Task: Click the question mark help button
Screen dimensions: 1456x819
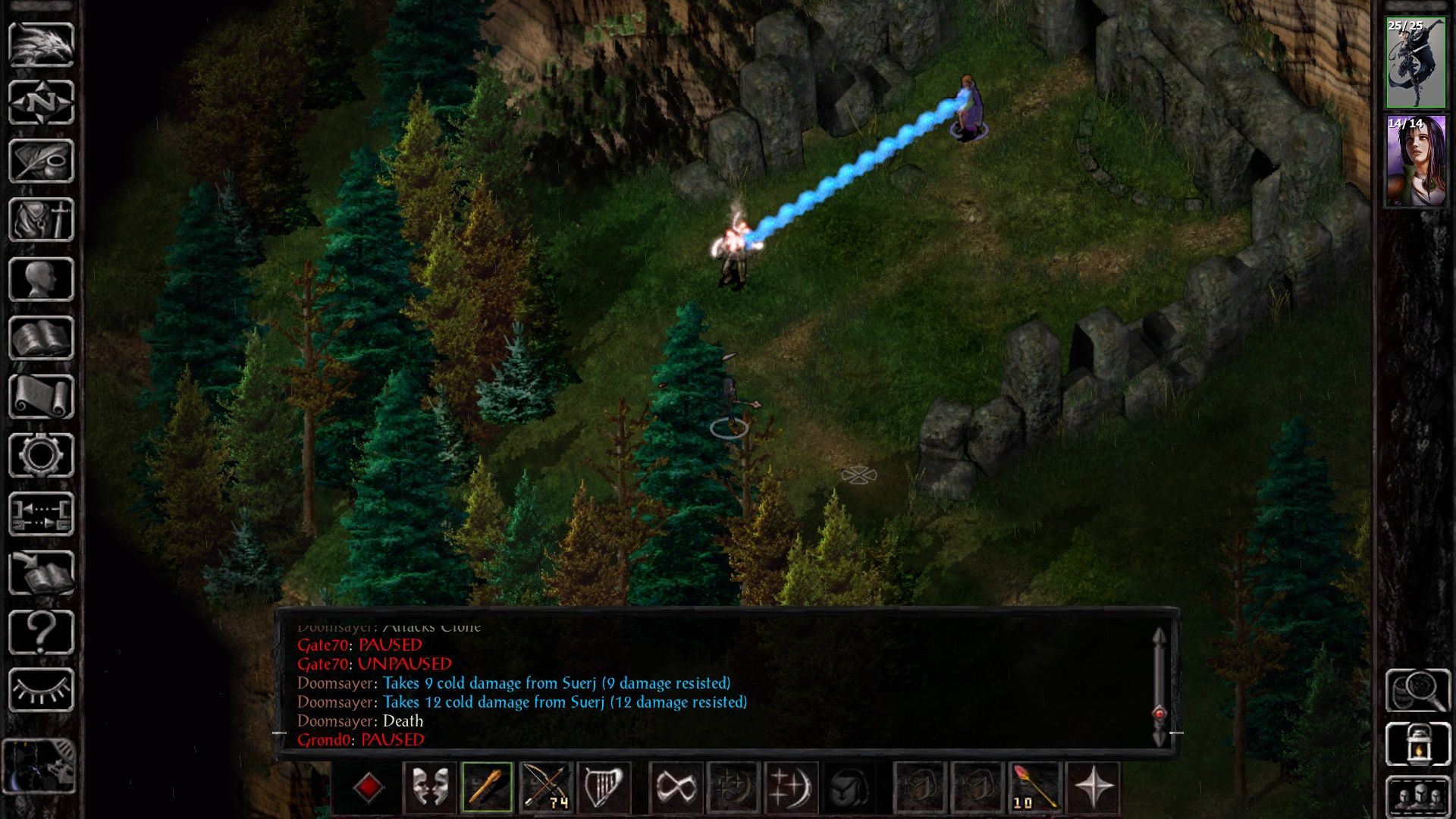Action: (x=42, y=633)
